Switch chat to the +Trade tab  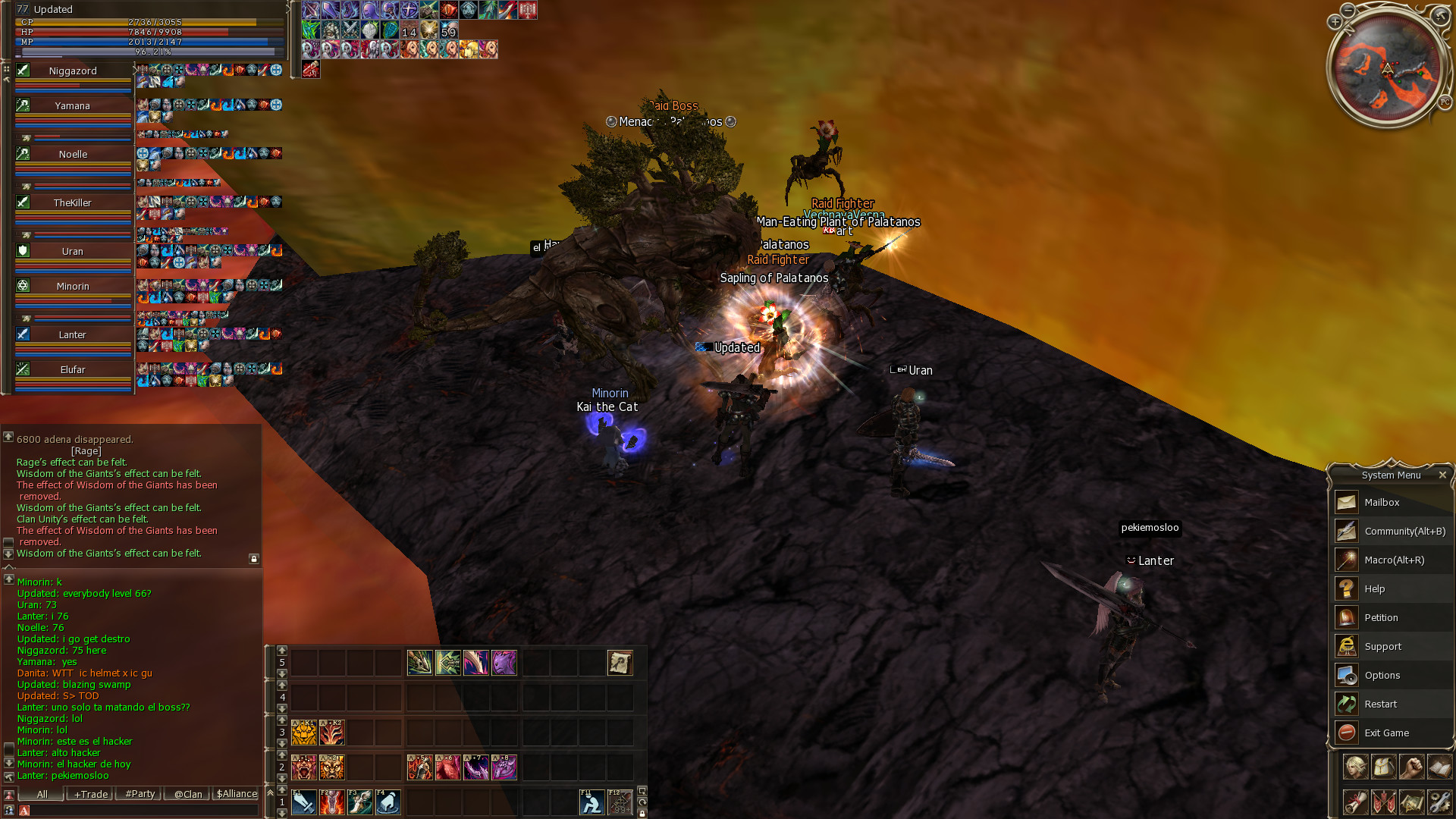click(x=91, y=794)
